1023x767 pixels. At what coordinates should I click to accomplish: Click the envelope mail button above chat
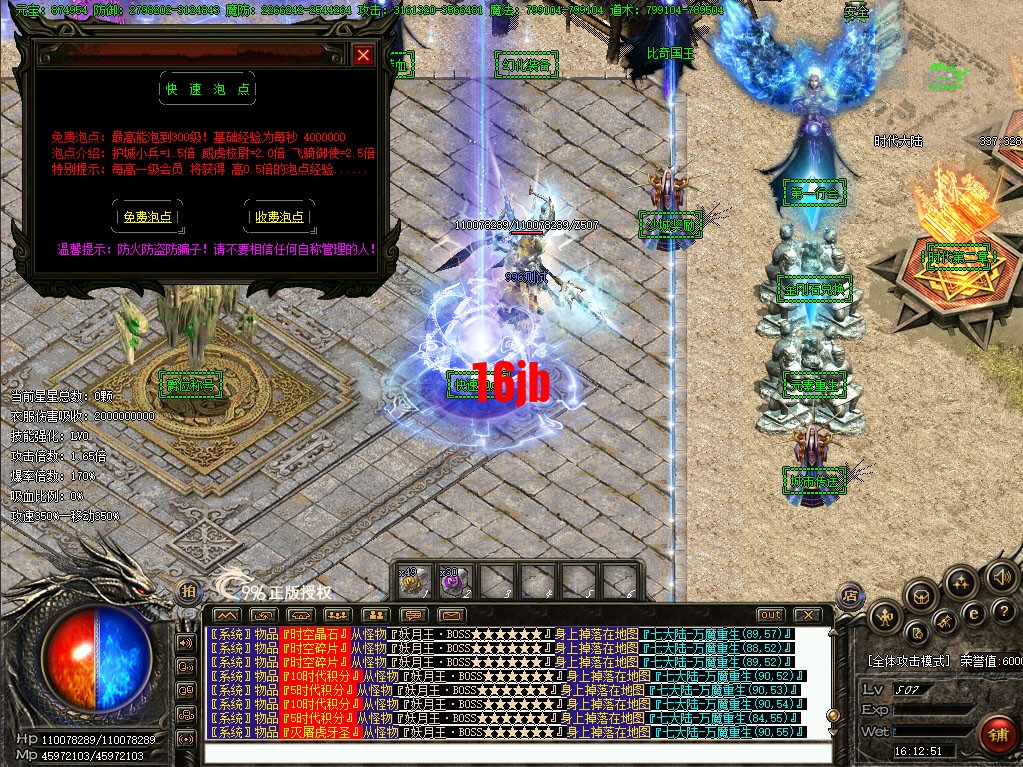[452, 614]
